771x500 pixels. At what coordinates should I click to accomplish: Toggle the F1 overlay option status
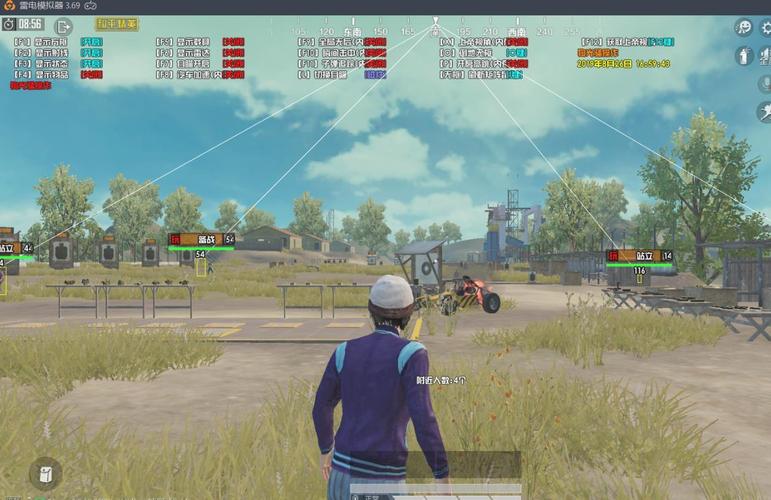pos(91,42)
